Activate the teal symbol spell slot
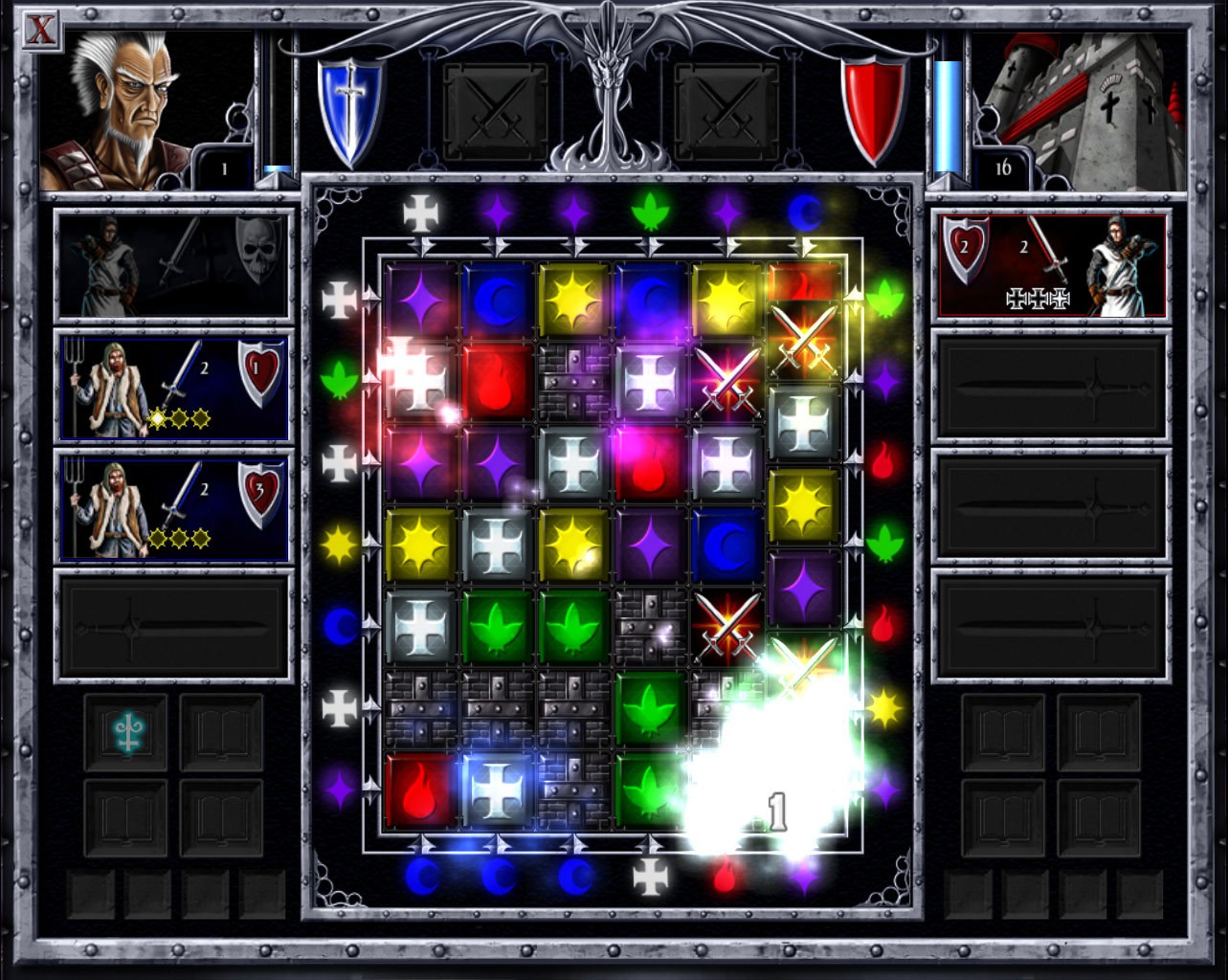Image resolution: width=1228 pixels, height=980 pixels. [x=125, y=733]
